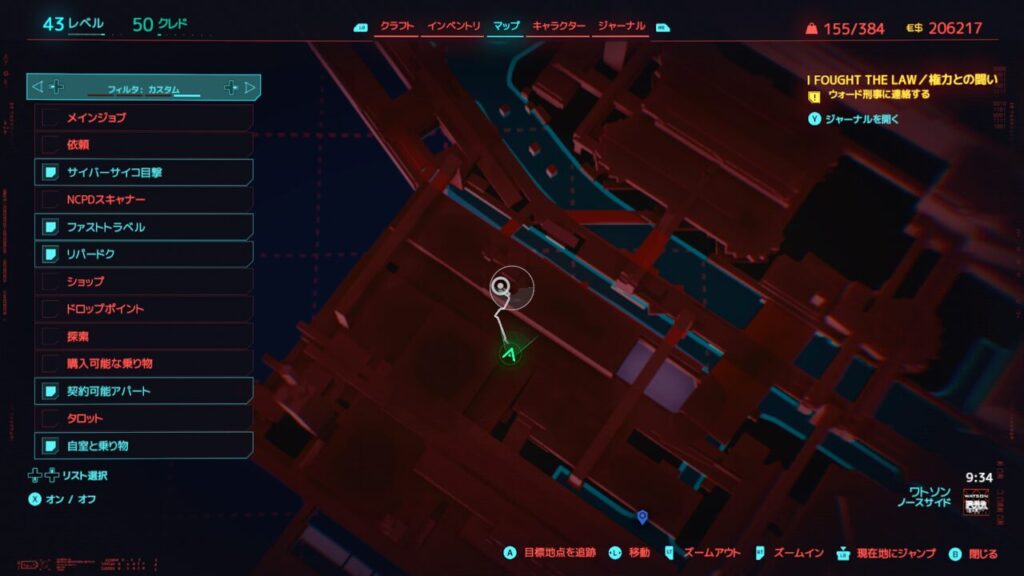Toggle the サイバーサイコ目撃 filter

pos(144,172)
